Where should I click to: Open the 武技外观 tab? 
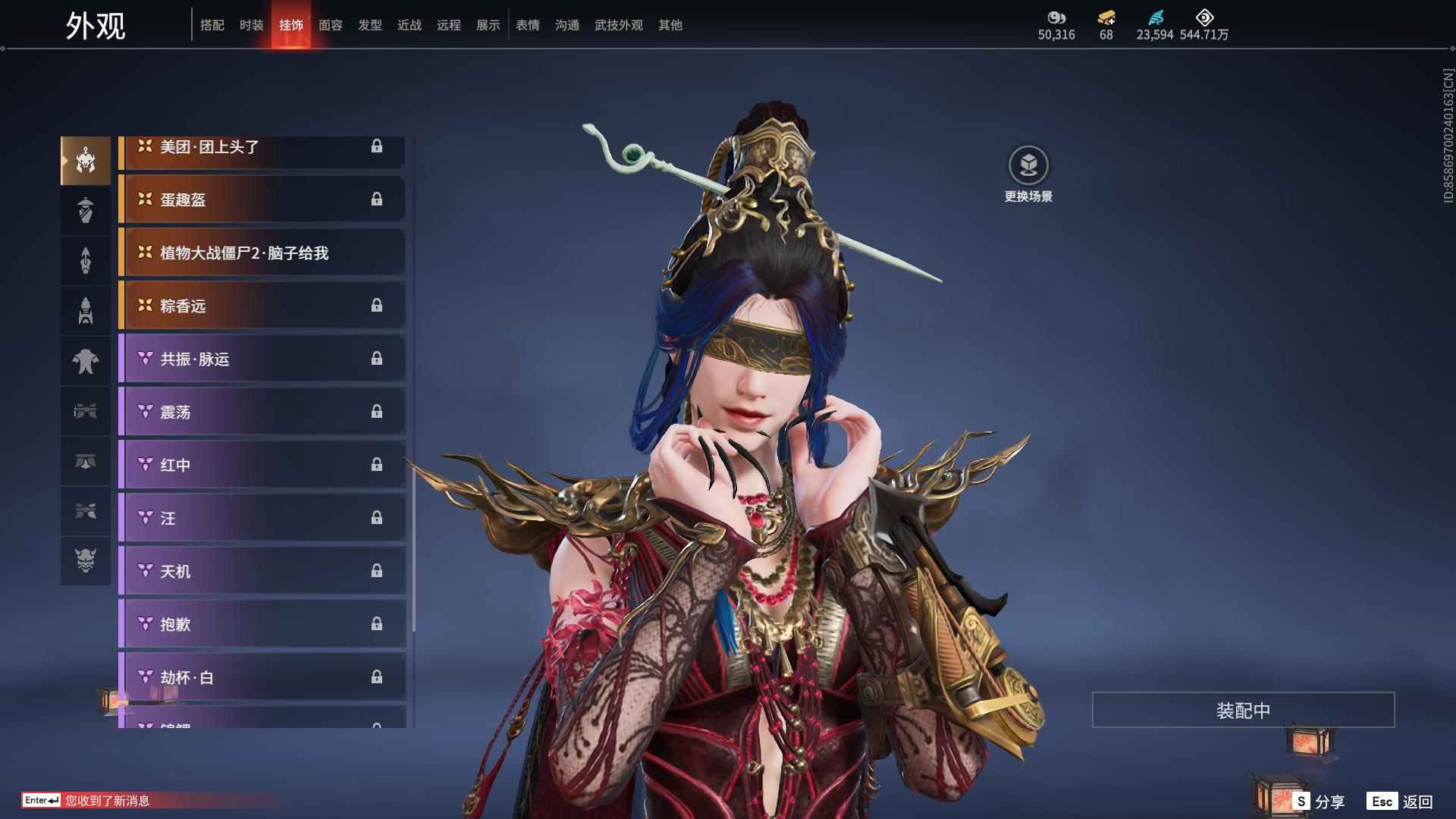tap(618, 25)
